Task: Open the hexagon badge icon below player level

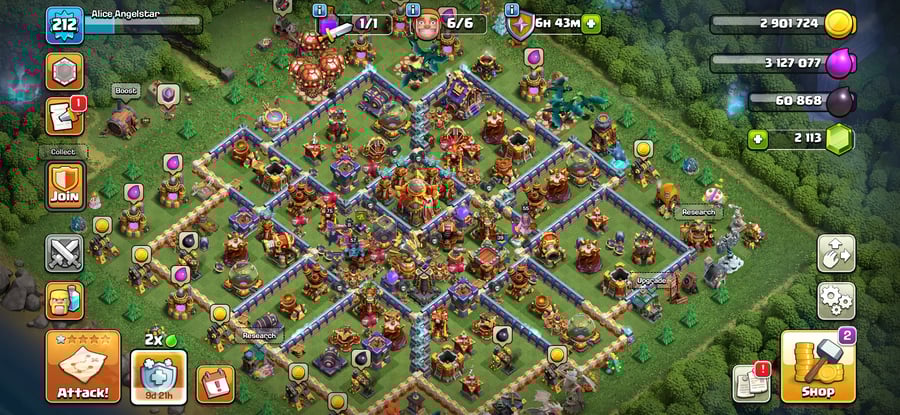Action: [x=64, y=71]
